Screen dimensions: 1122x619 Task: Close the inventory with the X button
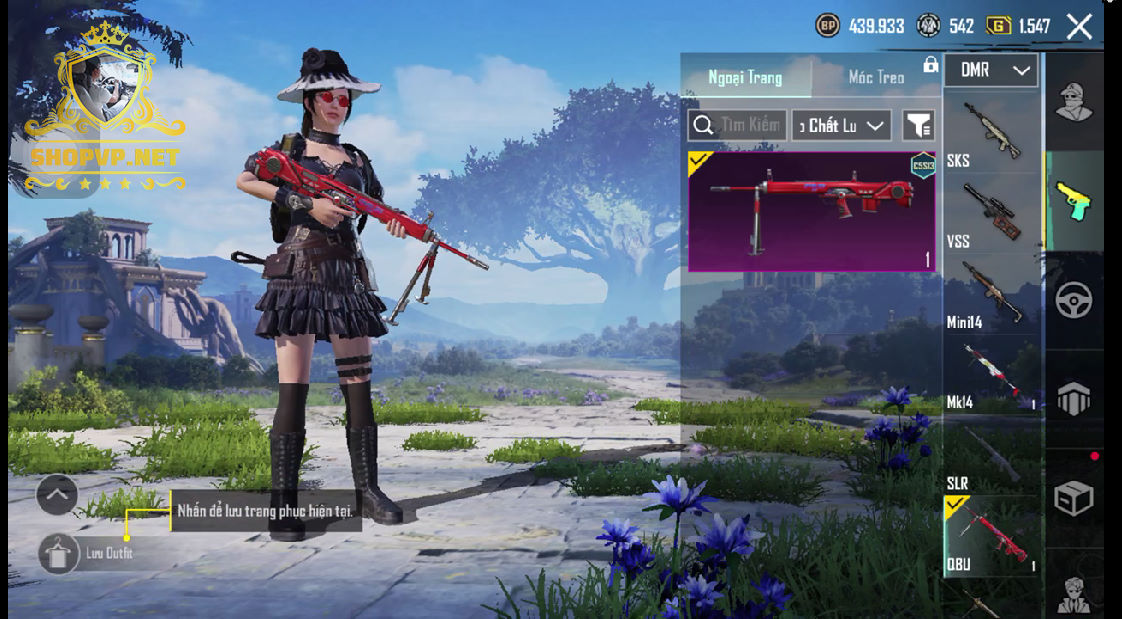[x=1079, y=27]
